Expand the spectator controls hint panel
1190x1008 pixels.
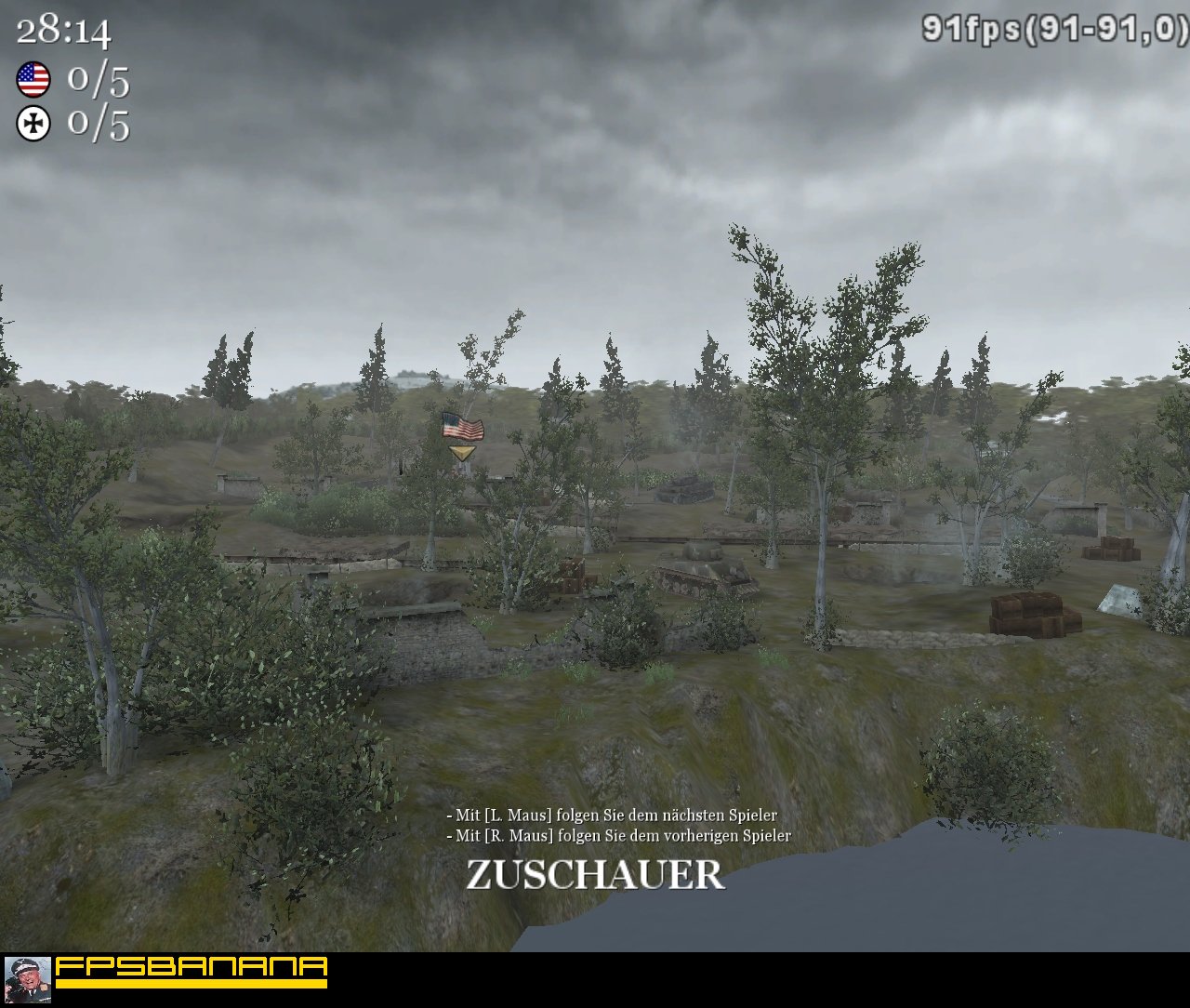616,823
